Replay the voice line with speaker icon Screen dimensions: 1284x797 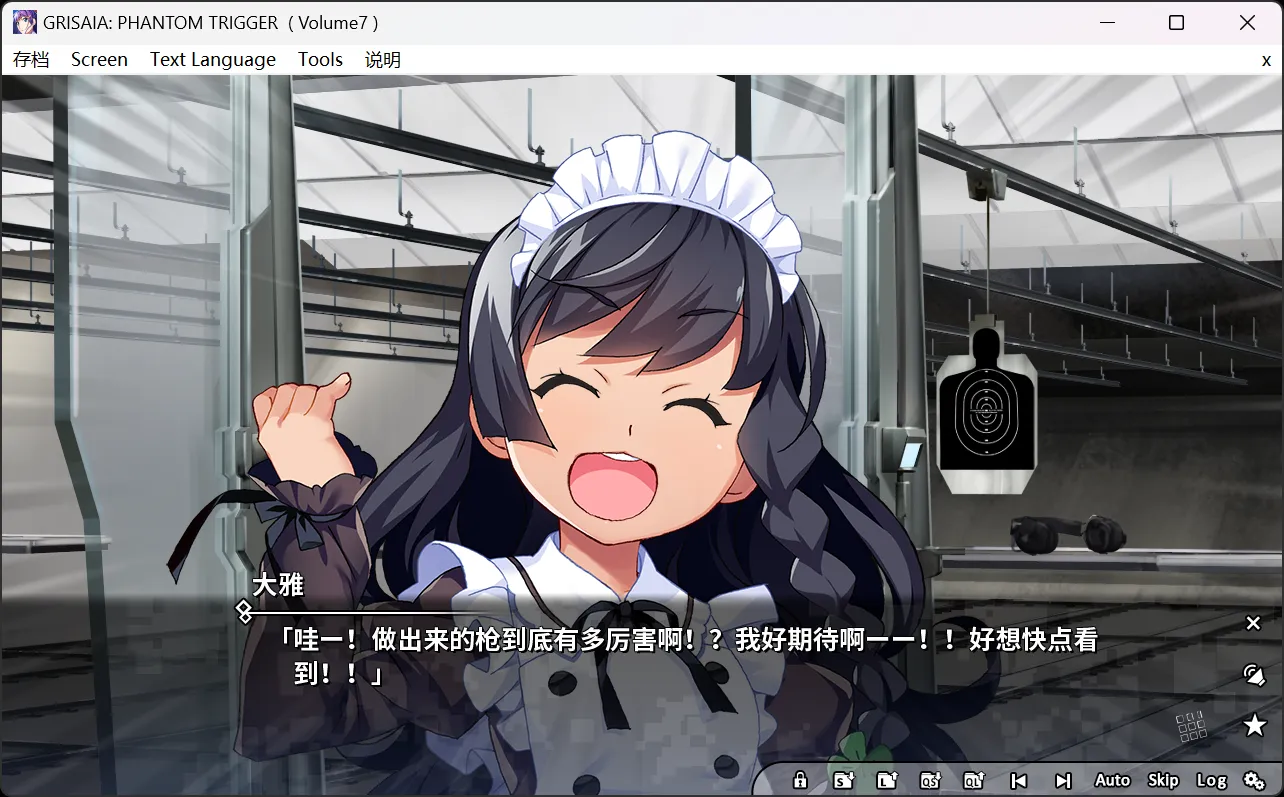click(x=1253, y=674)
